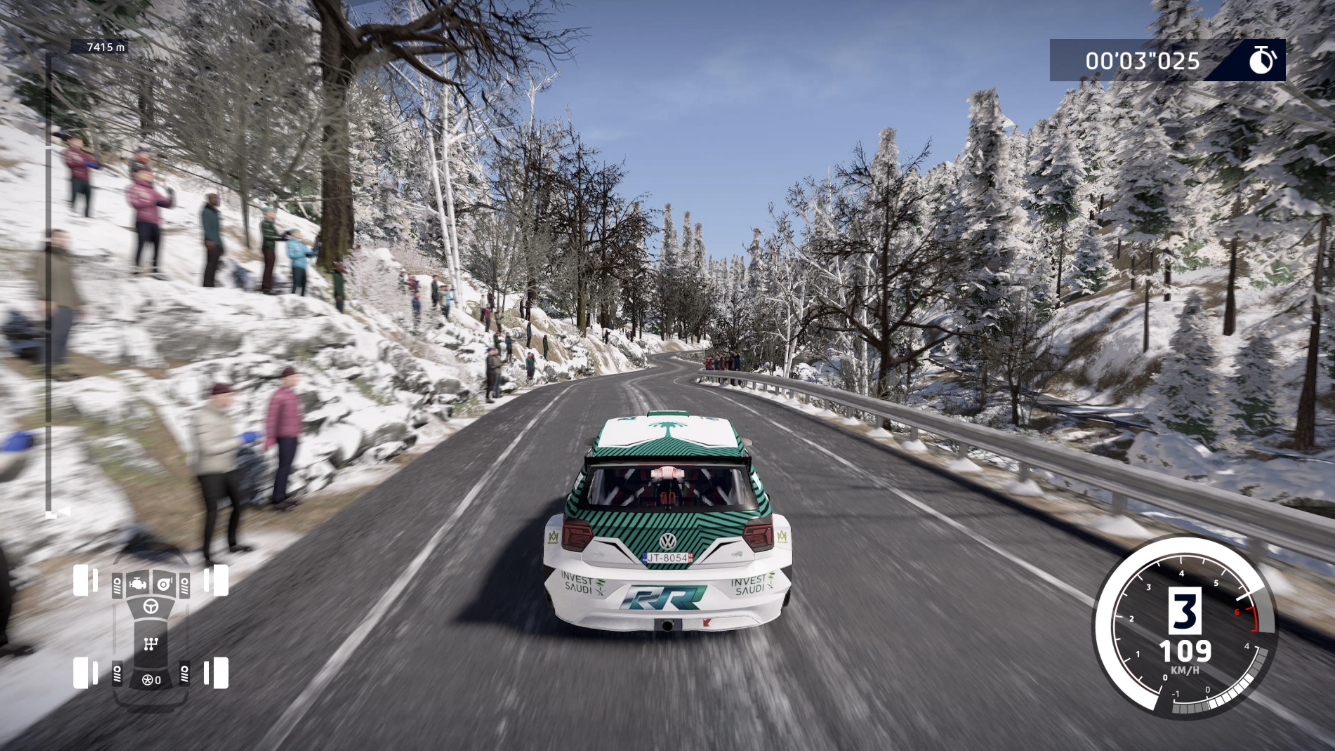
Task: Toggle the front-left tyre condition indicator
Action: (x=80, y=581)
